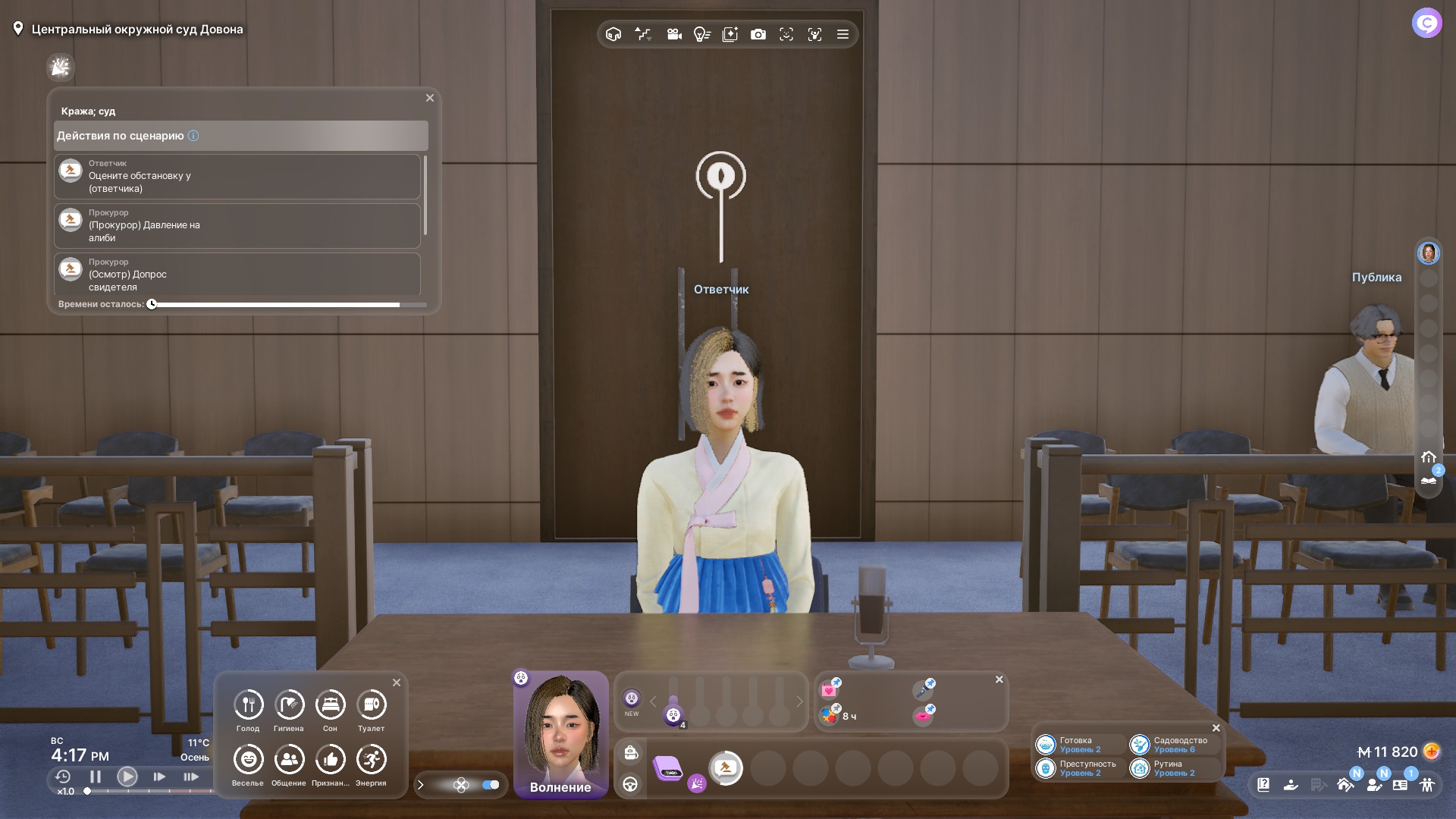Toggle the lightbulb icon in top toolbar
The image size is (1456, 819).
(x=701, y=34)
